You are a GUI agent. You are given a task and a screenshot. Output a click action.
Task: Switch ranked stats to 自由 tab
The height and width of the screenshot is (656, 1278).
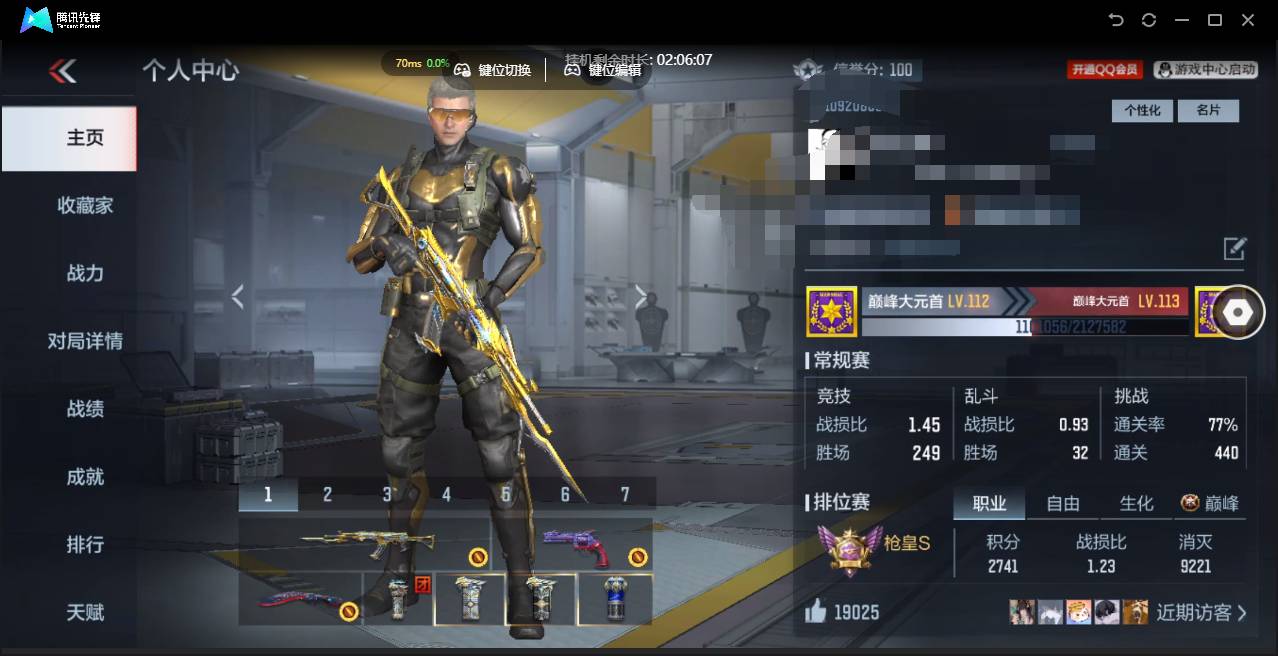tap(1062, 504)
